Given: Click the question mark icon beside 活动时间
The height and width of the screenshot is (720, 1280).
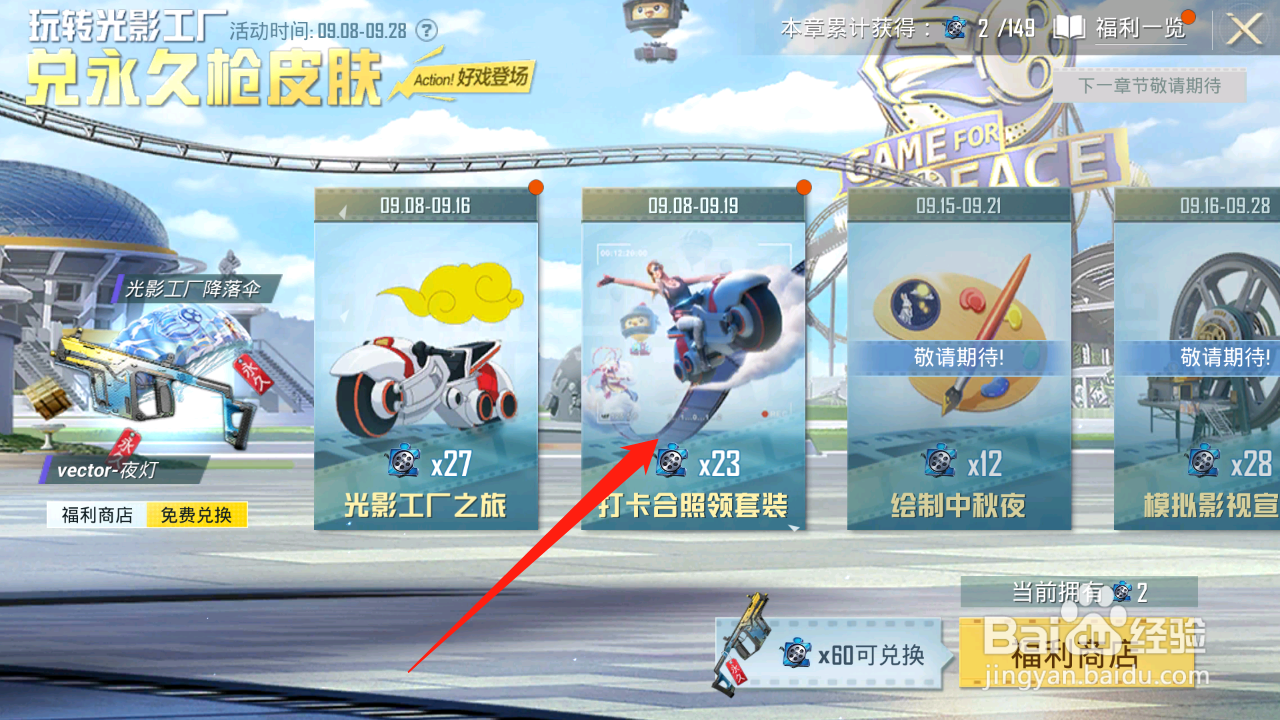Looking at the screenshot, I should click(428, 30).
